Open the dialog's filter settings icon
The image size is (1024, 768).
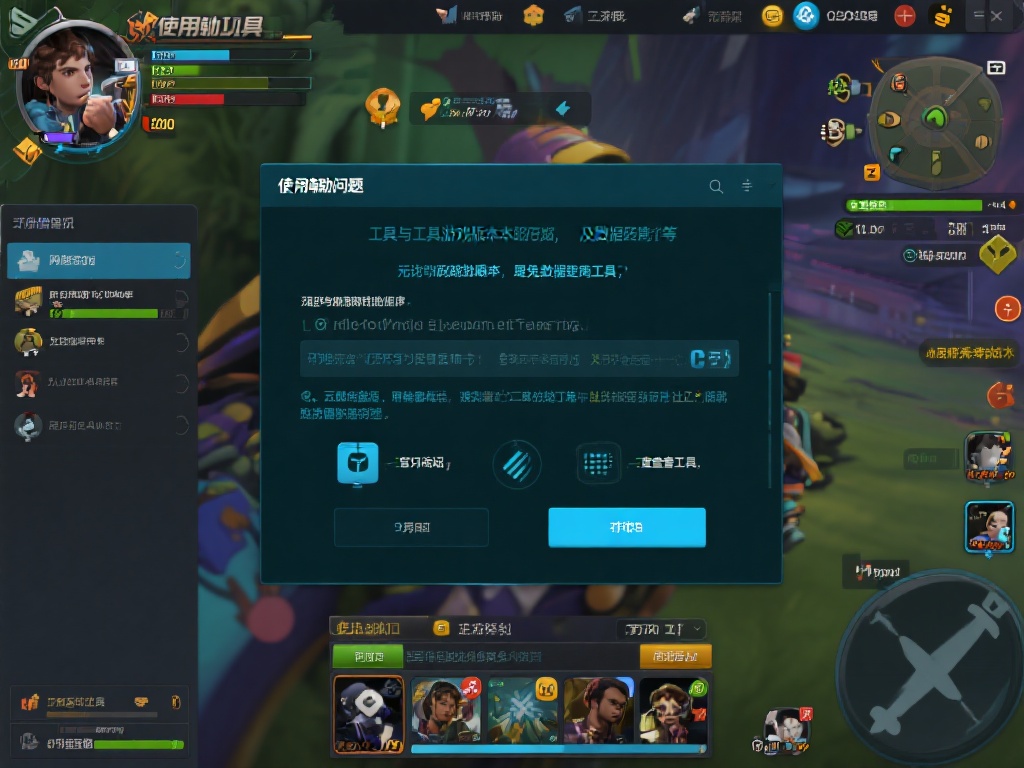point(746,186)
